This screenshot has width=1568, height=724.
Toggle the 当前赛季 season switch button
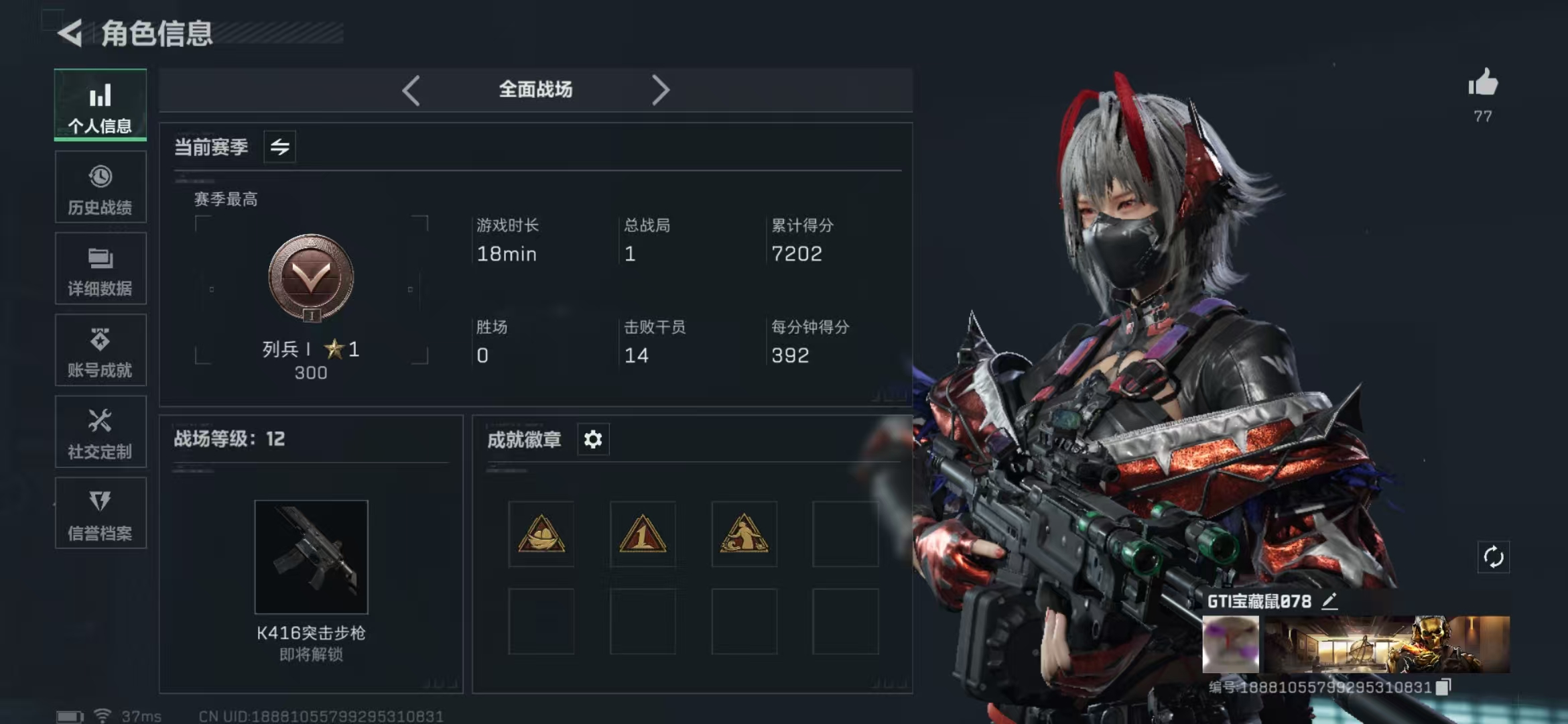click(x=279, y=147)
